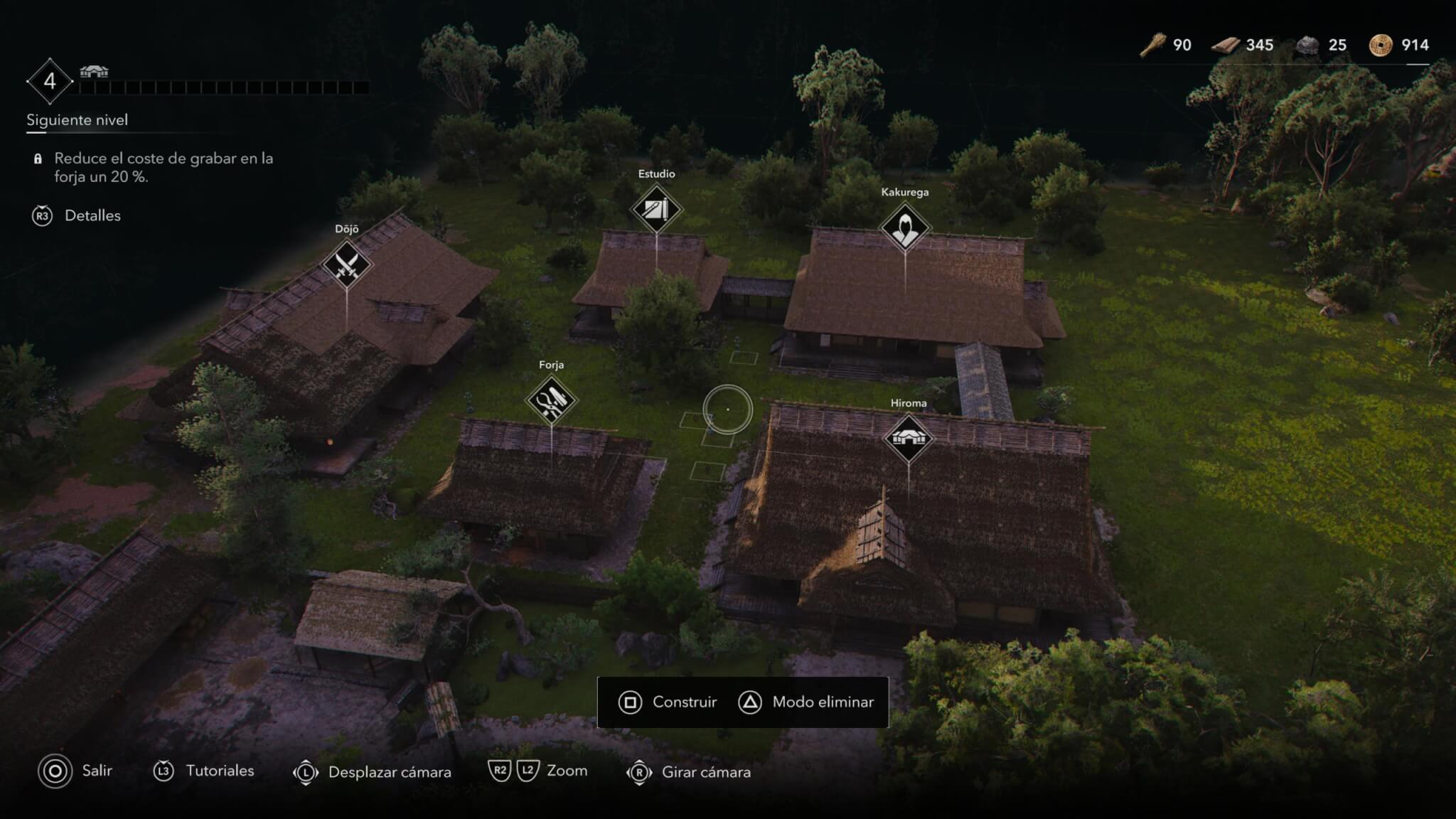Activate Modo eliminar
This screenshot has width=1456, height=819.
tap(807, 702)
